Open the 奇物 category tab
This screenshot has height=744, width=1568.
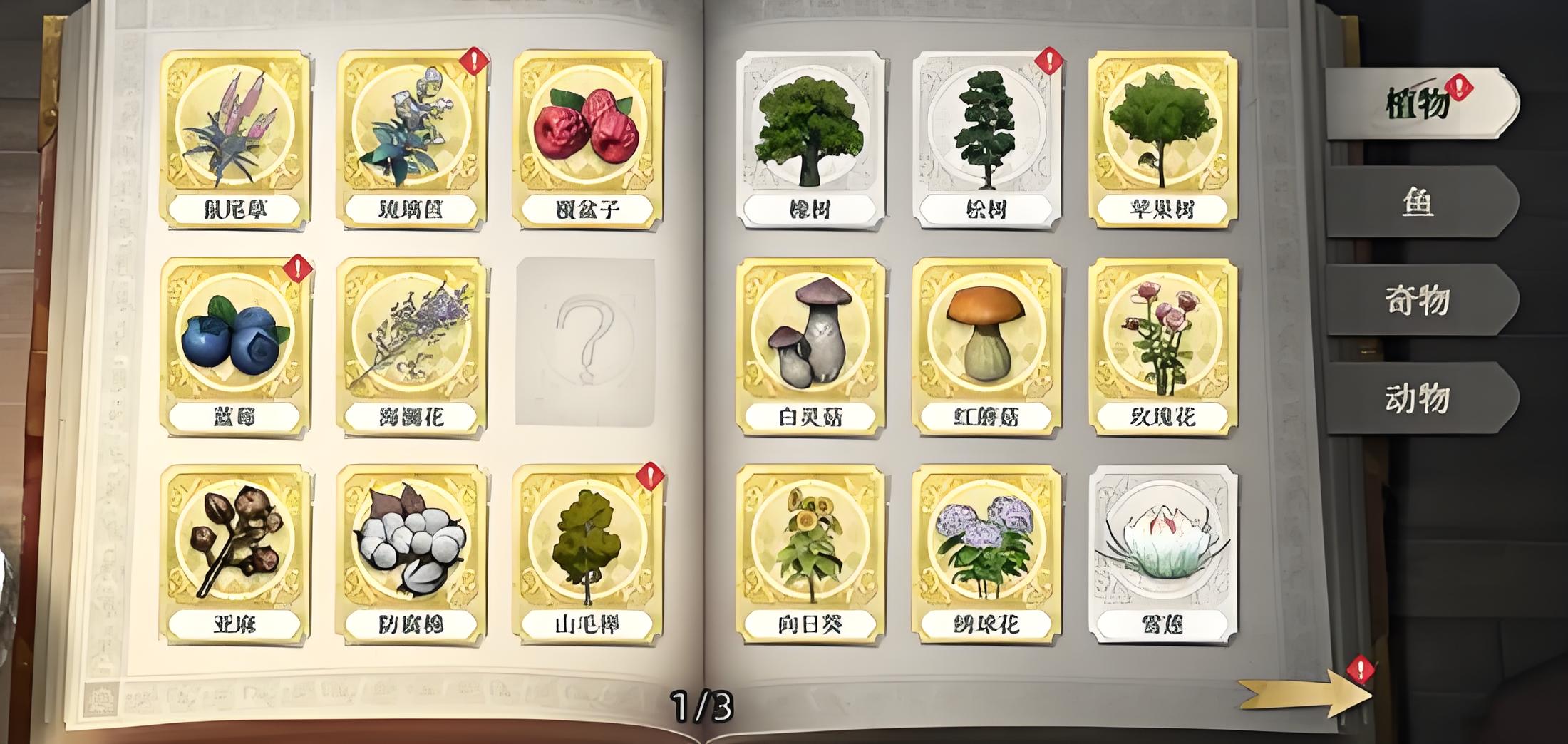coord(1417,300)
